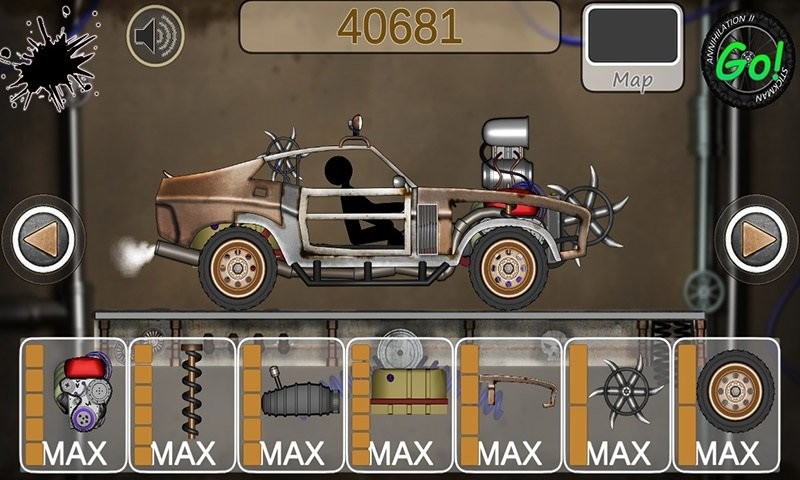Select the bumper frame upgrade
This screenshot has height=480, width=800.
pos(508,405)
